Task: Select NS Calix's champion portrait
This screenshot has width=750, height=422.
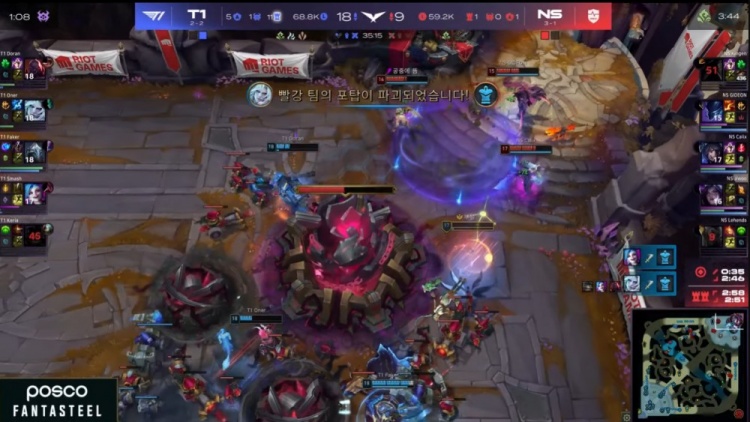Action: [x=712, y=153]
